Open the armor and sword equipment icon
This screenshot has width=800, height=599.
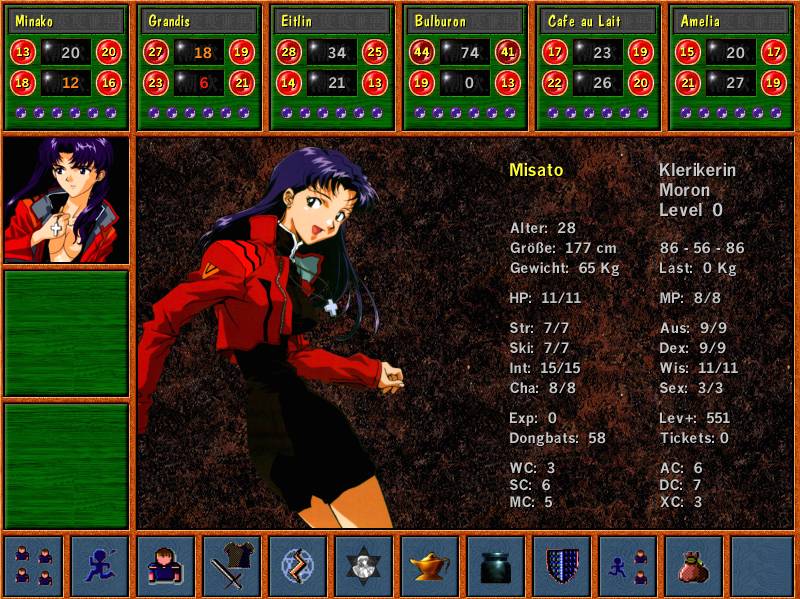[x=232, y=566]
